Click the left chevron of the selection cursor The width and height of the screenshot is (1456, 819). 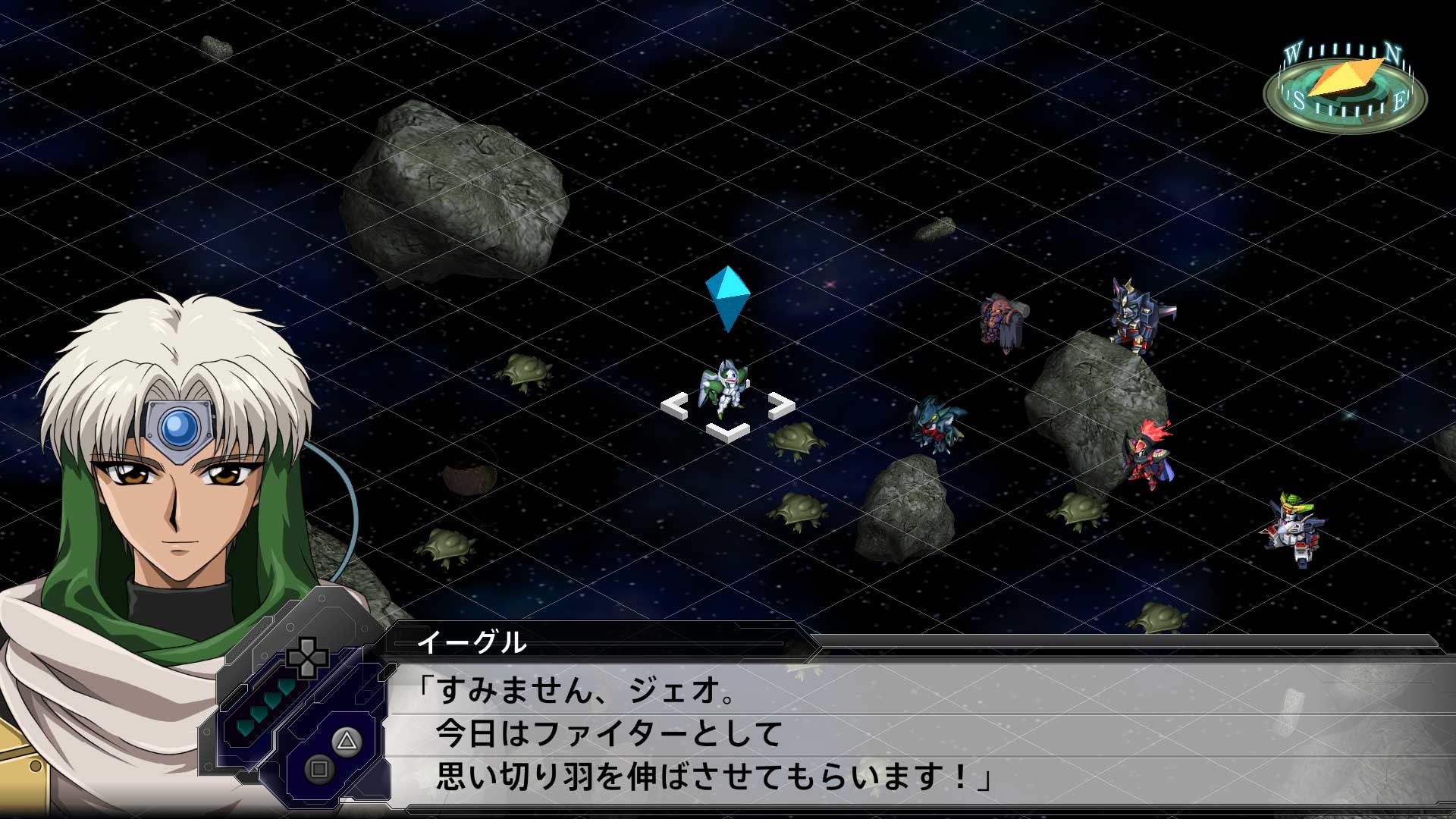point(675,406)
